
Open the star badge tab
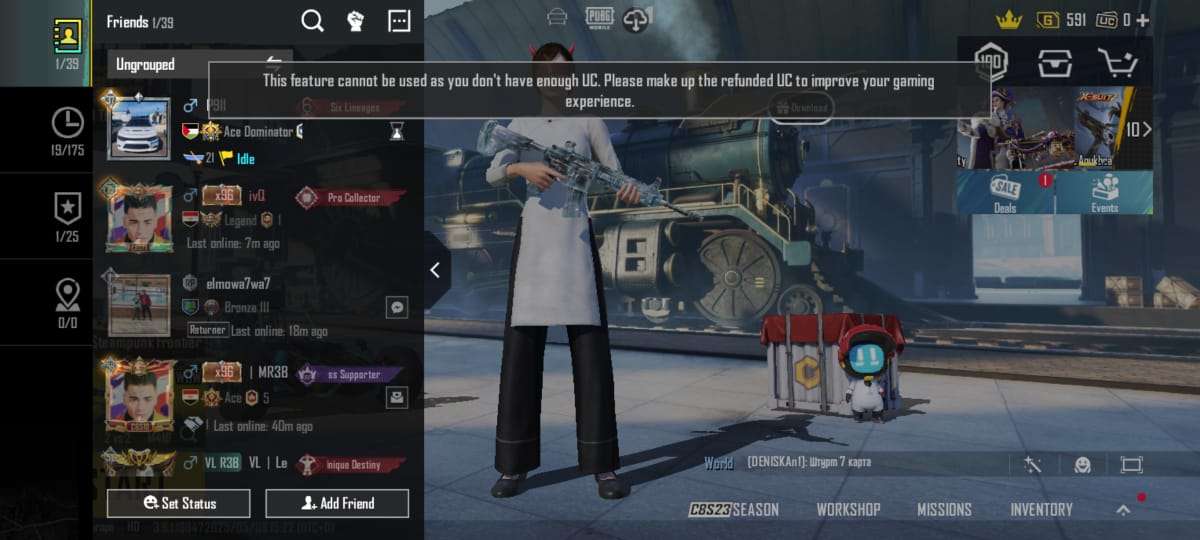tap(67, 215)
